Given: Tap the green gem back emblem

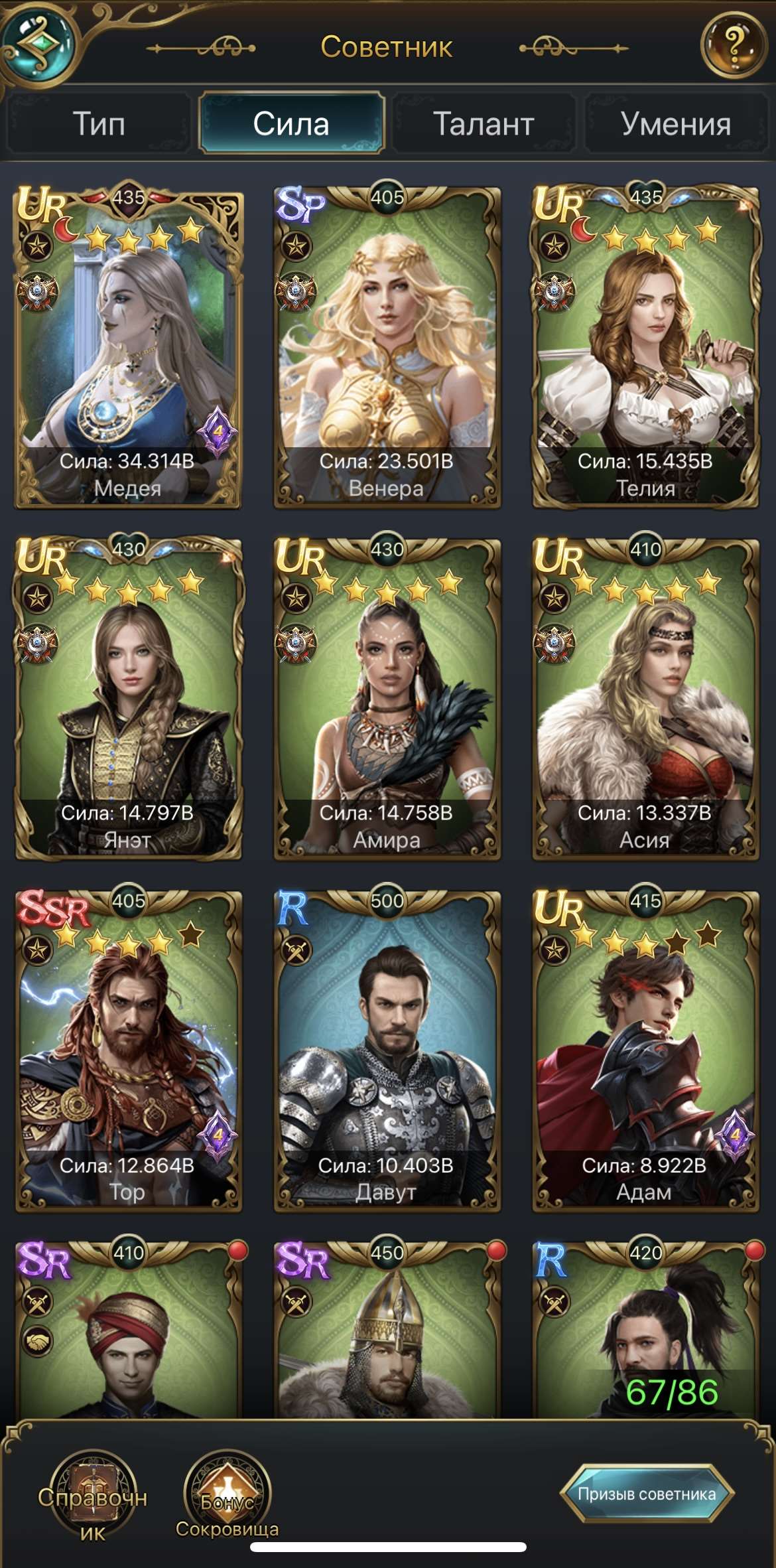Looking at the screenshot, I should click(38, 44).
